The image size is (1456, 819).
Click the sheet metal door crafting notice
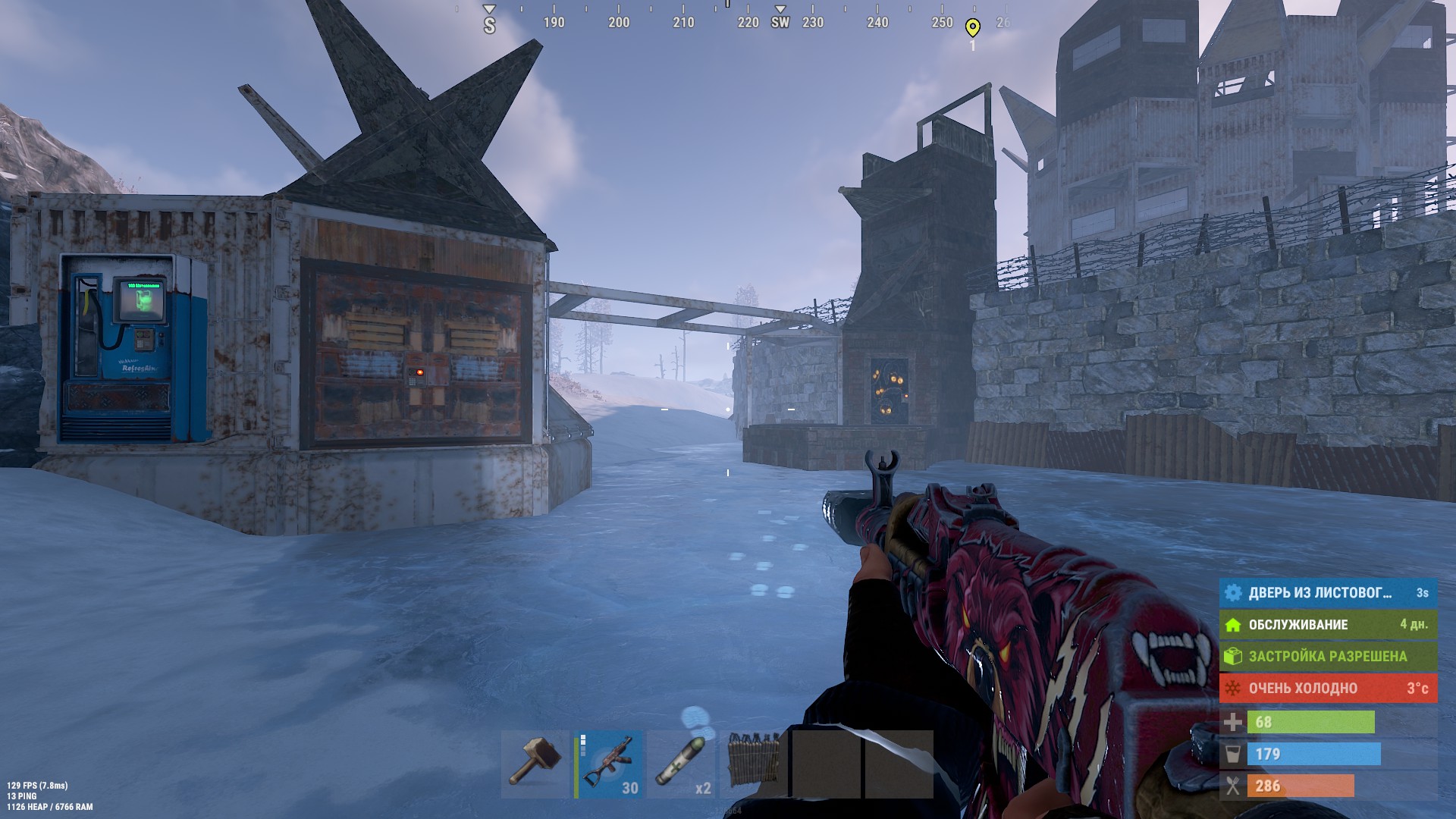(x=1327, y=593)
